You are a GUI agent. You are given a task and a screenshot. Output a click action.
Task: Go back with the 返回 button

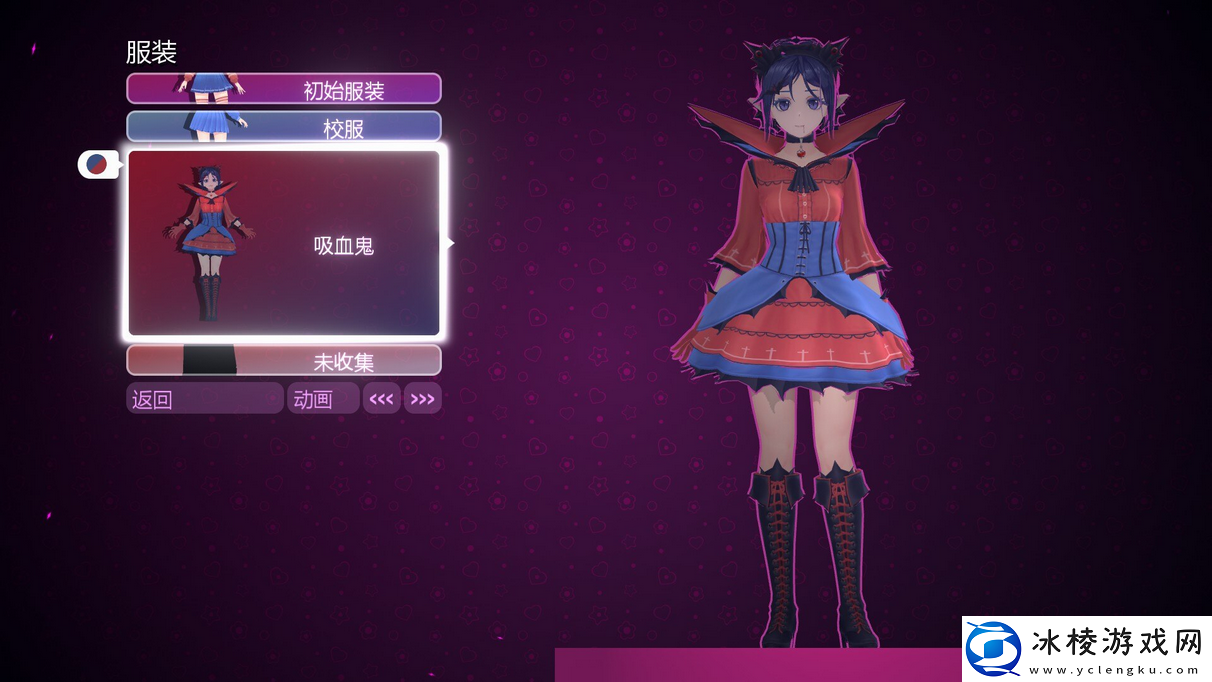(204, 399)
